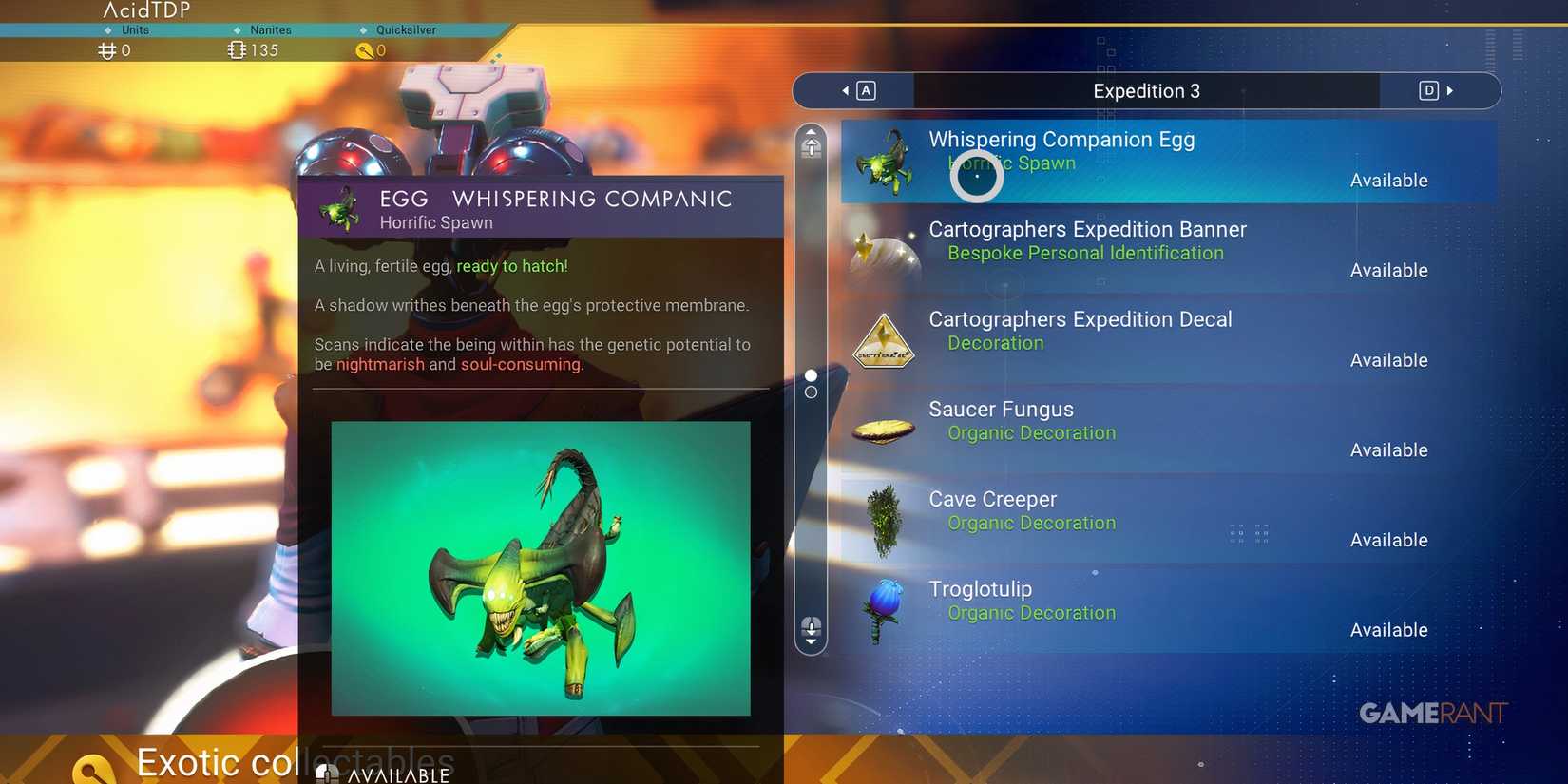This screenshot has width=1568, height=784.
Task: Open the Exotic collectables section
Action: pyautogui.click(x=295, y=761)
